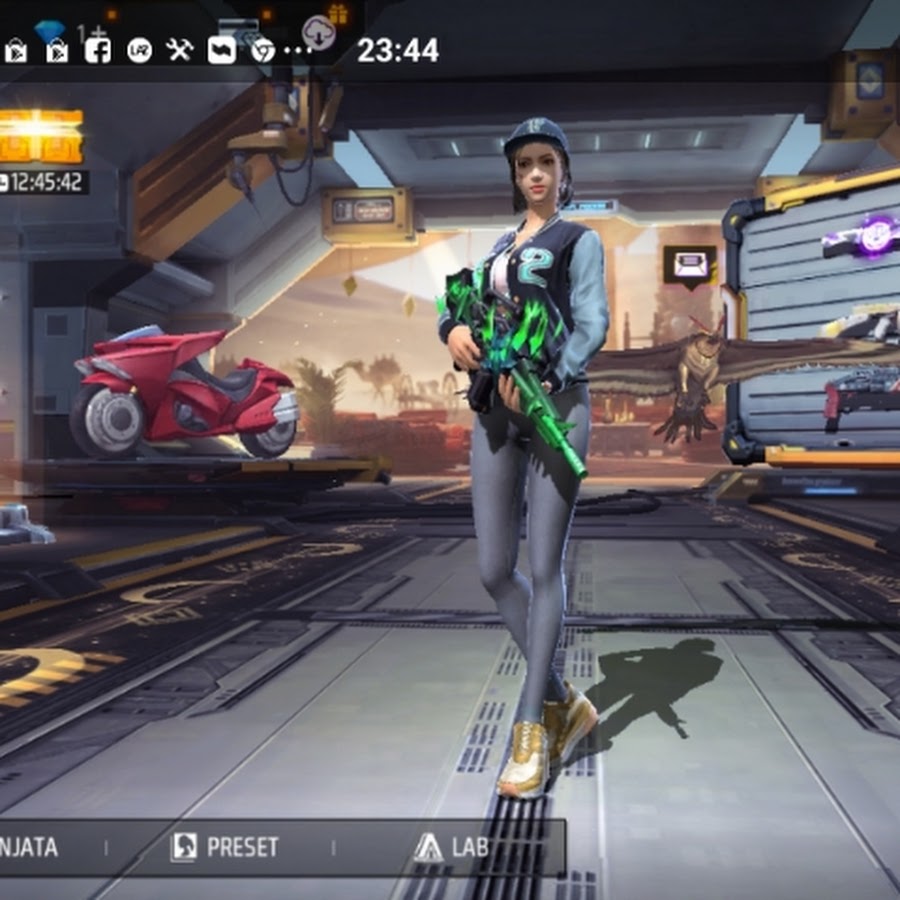The height and width of the screenshot is (900, 900).
Task: Tap the cloud download icon
Action: pyautogui.click(x=319, y=31)
